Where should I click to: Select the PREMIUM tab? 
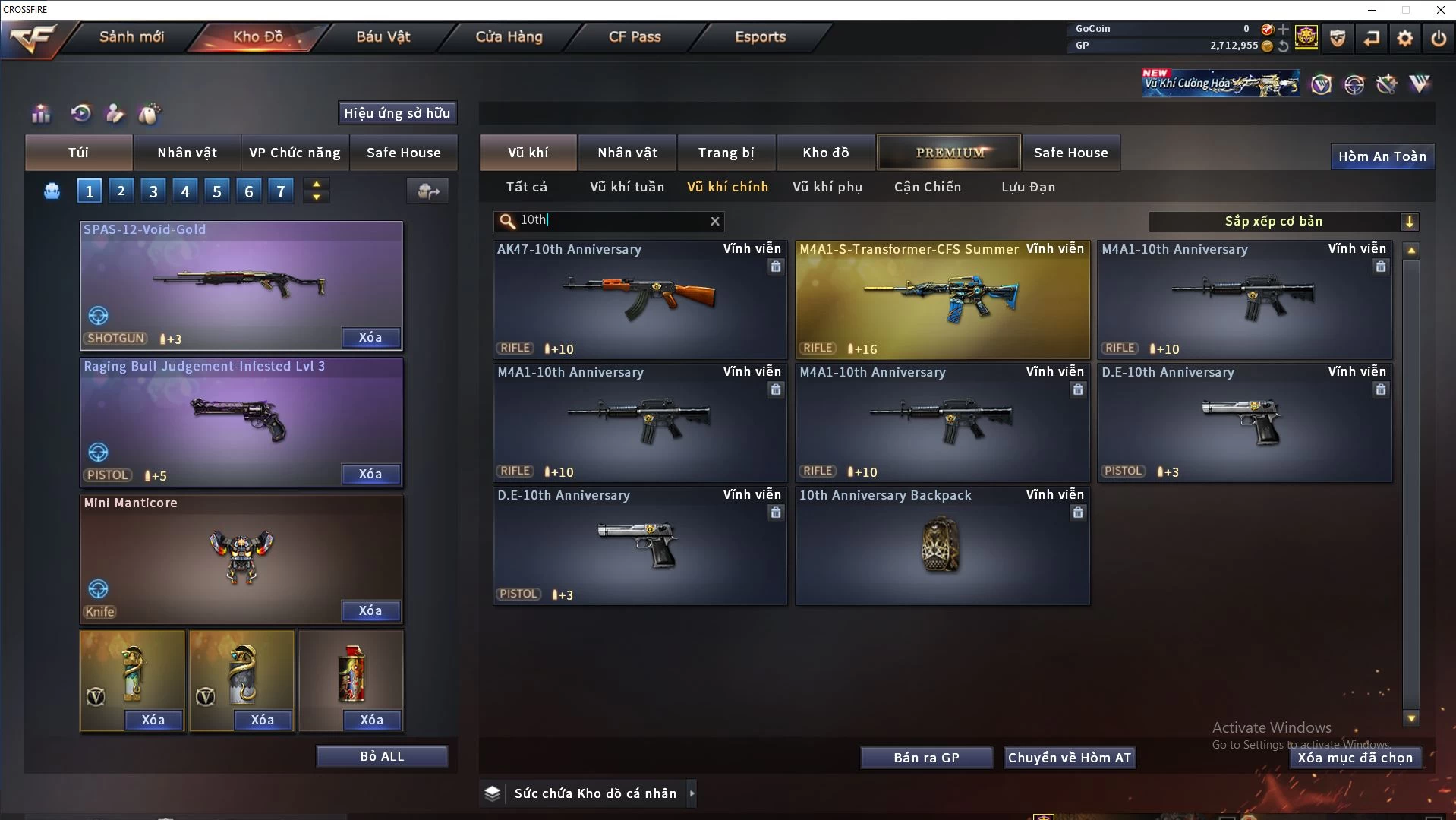(x=949, y=153)
